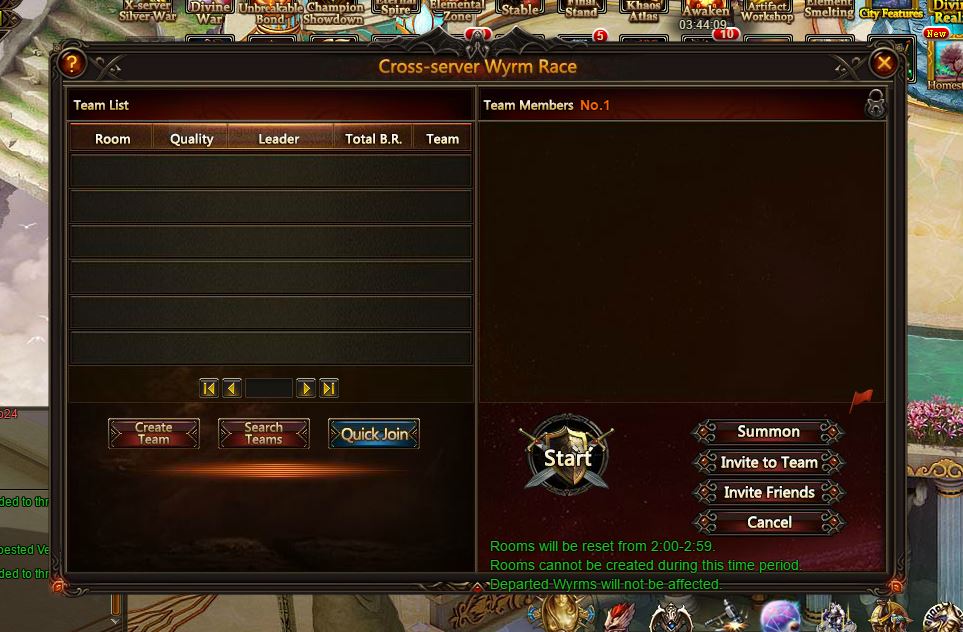Toggle the team room padlock icon
963x632 pixels.
875,104
